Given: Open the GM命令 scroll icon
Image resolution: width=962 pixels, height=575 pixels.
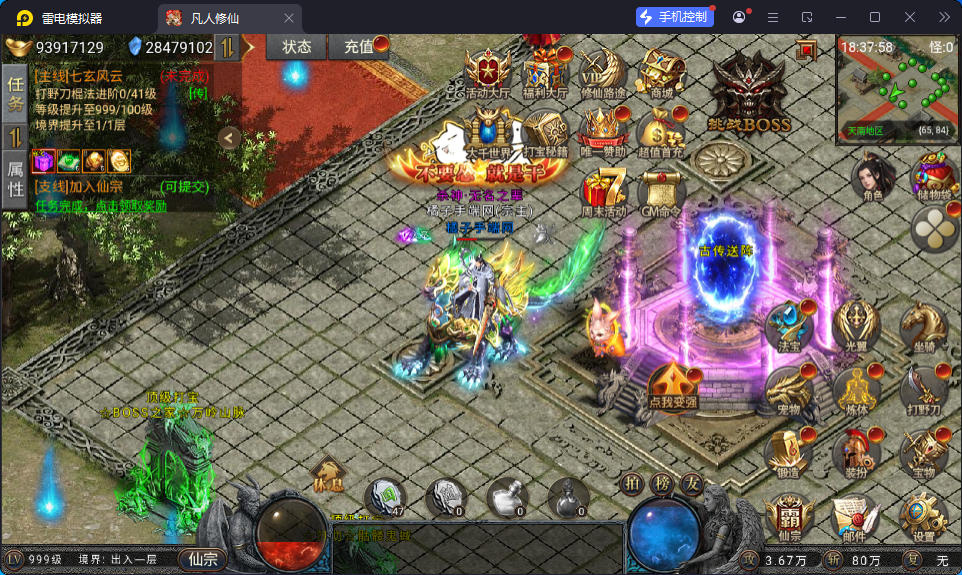Looking at the screenshot, I should [x=661, y=190].
